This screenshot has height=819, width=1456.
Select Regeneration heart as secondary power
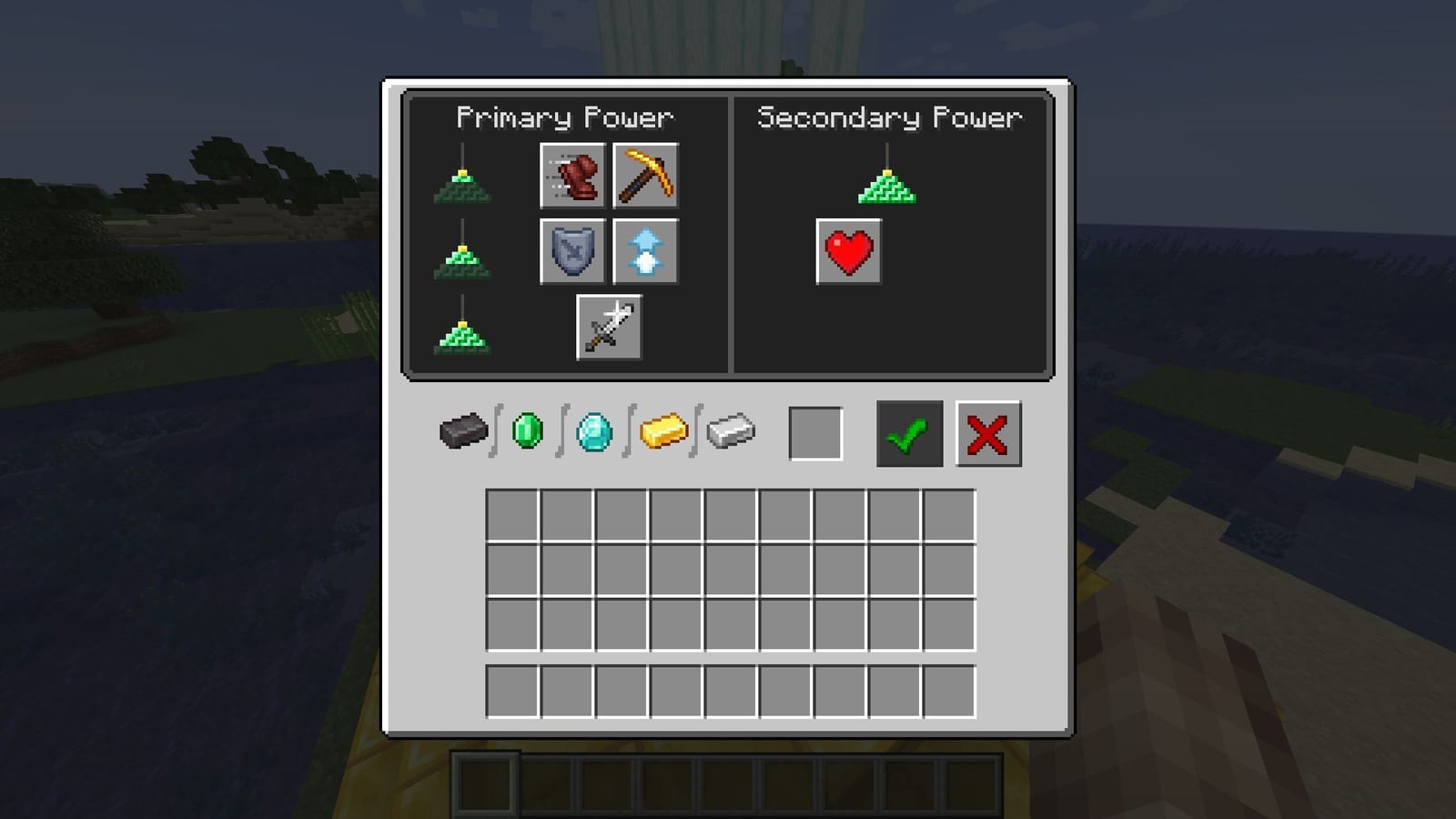[848, 252]
